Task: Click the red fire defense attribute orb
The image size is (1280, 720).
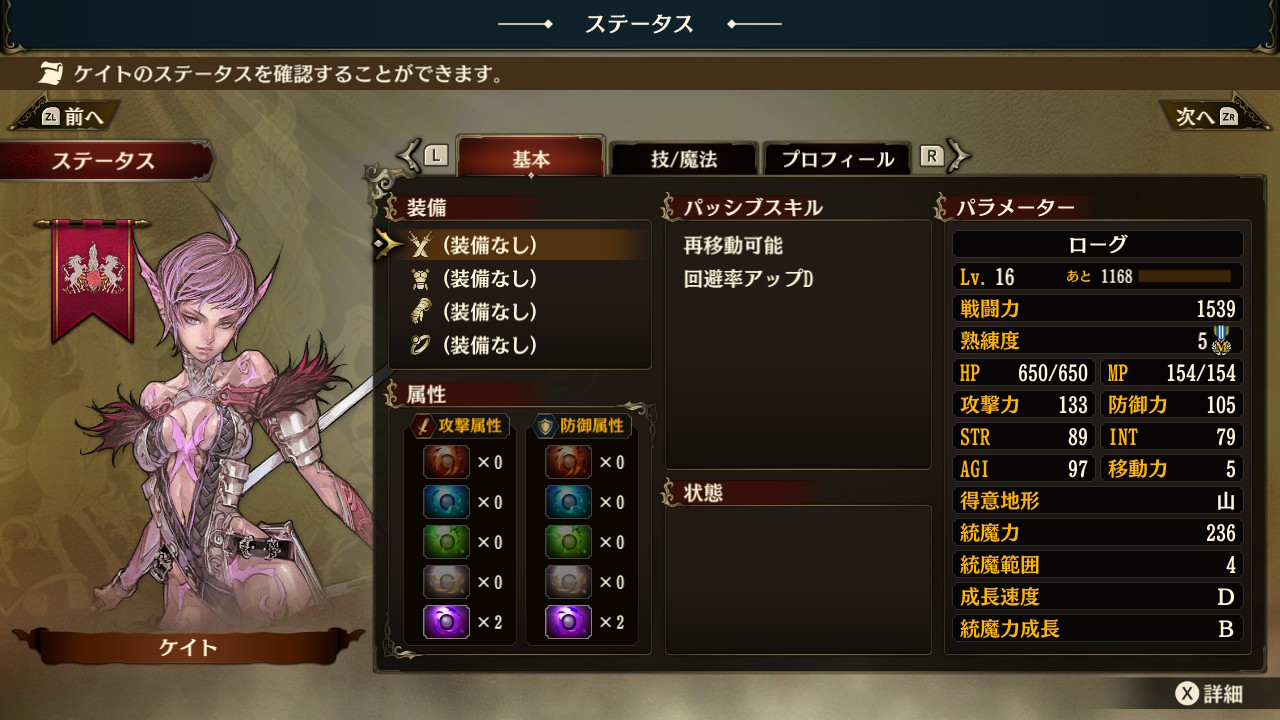Action: (568, 462)
